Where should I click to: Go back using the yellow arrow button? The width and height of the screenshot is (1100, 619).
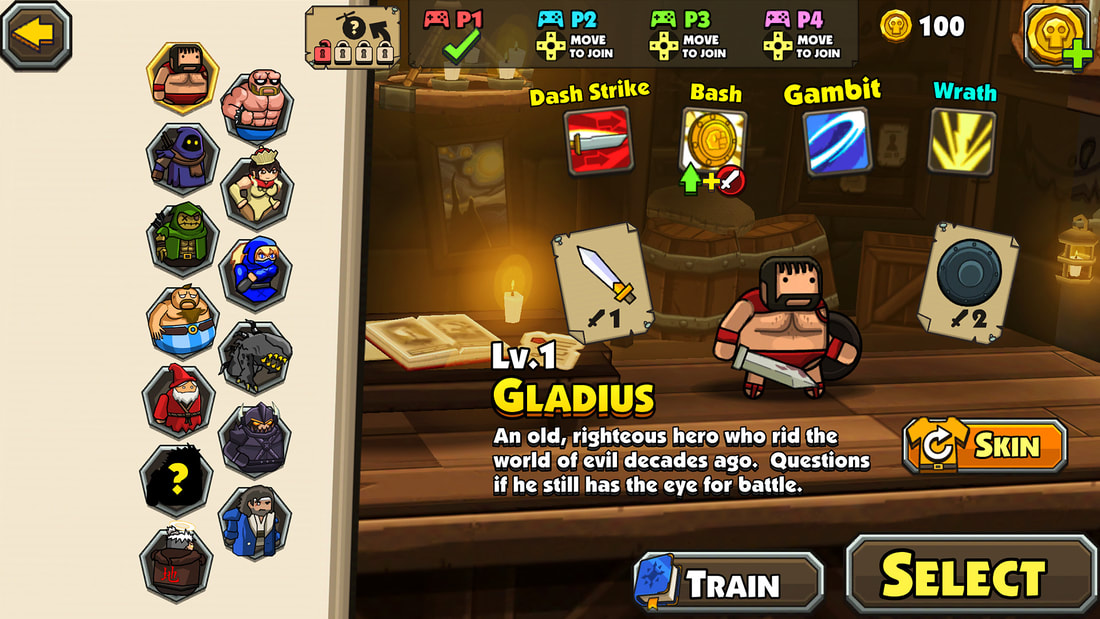[x=36, y=33]
